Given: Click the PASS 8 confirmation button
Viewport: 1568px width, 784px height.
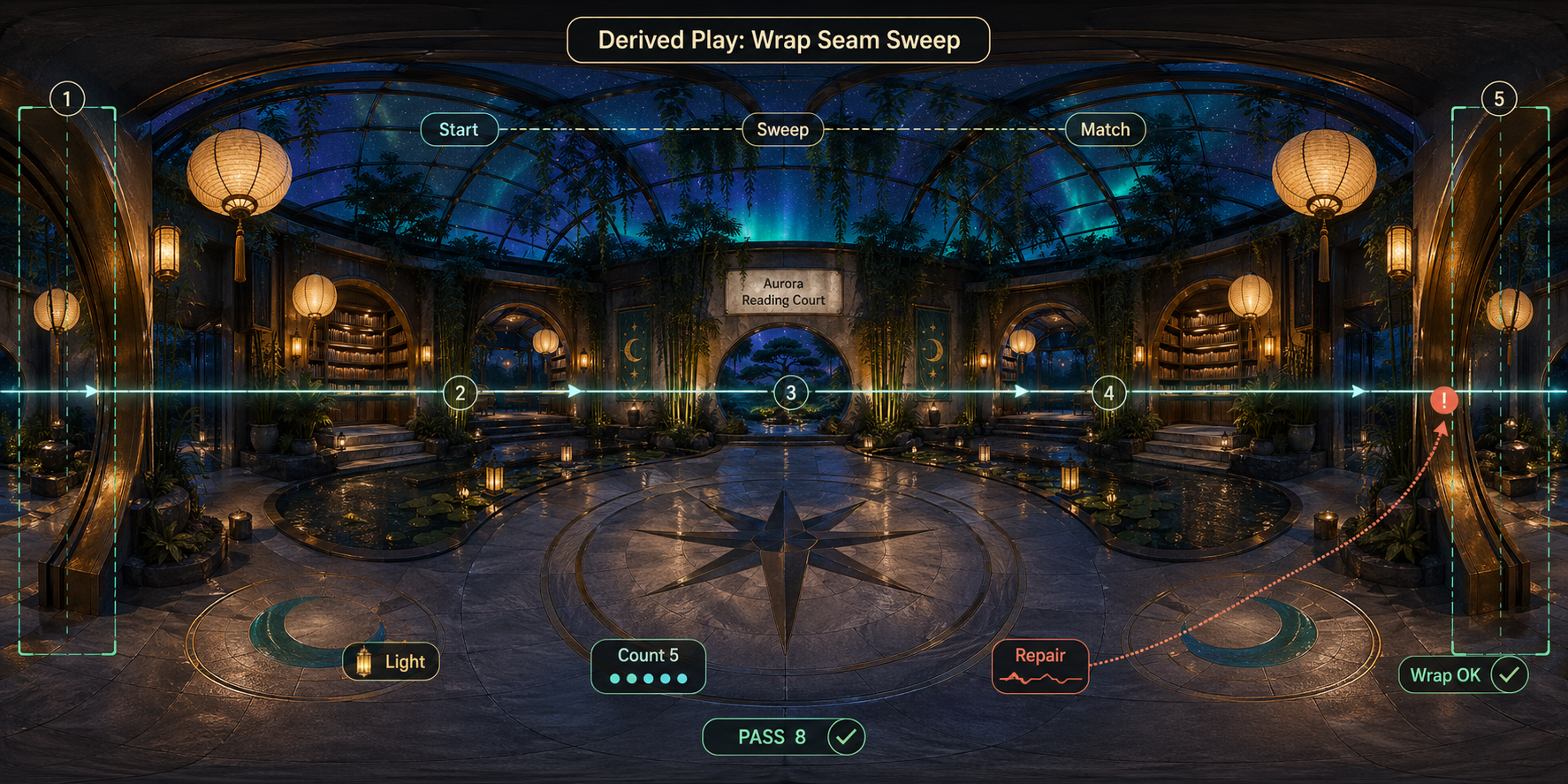Looking at the screenshot, I should point(783,737).
